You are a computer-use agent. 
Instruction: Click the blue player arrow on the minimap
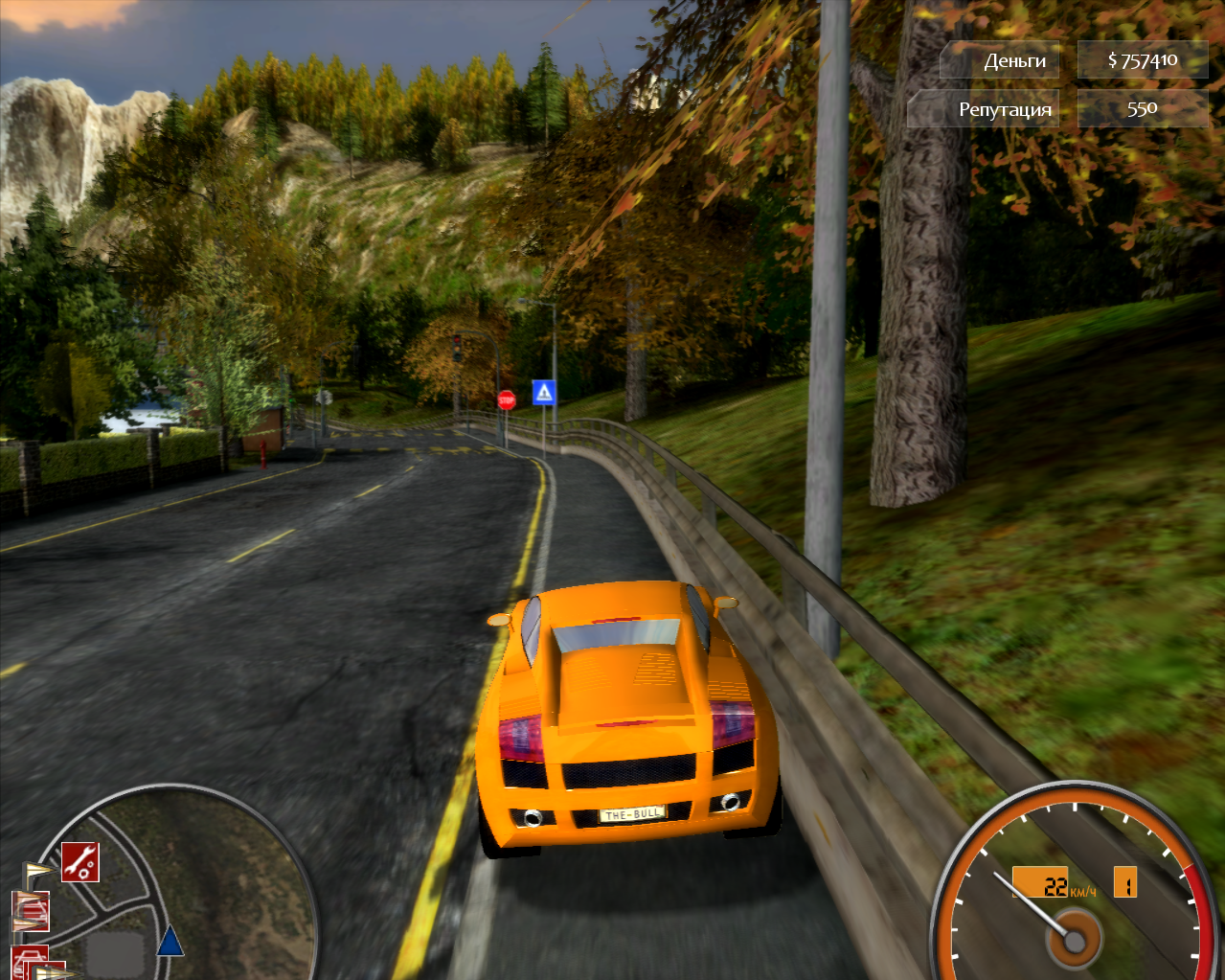170,941
